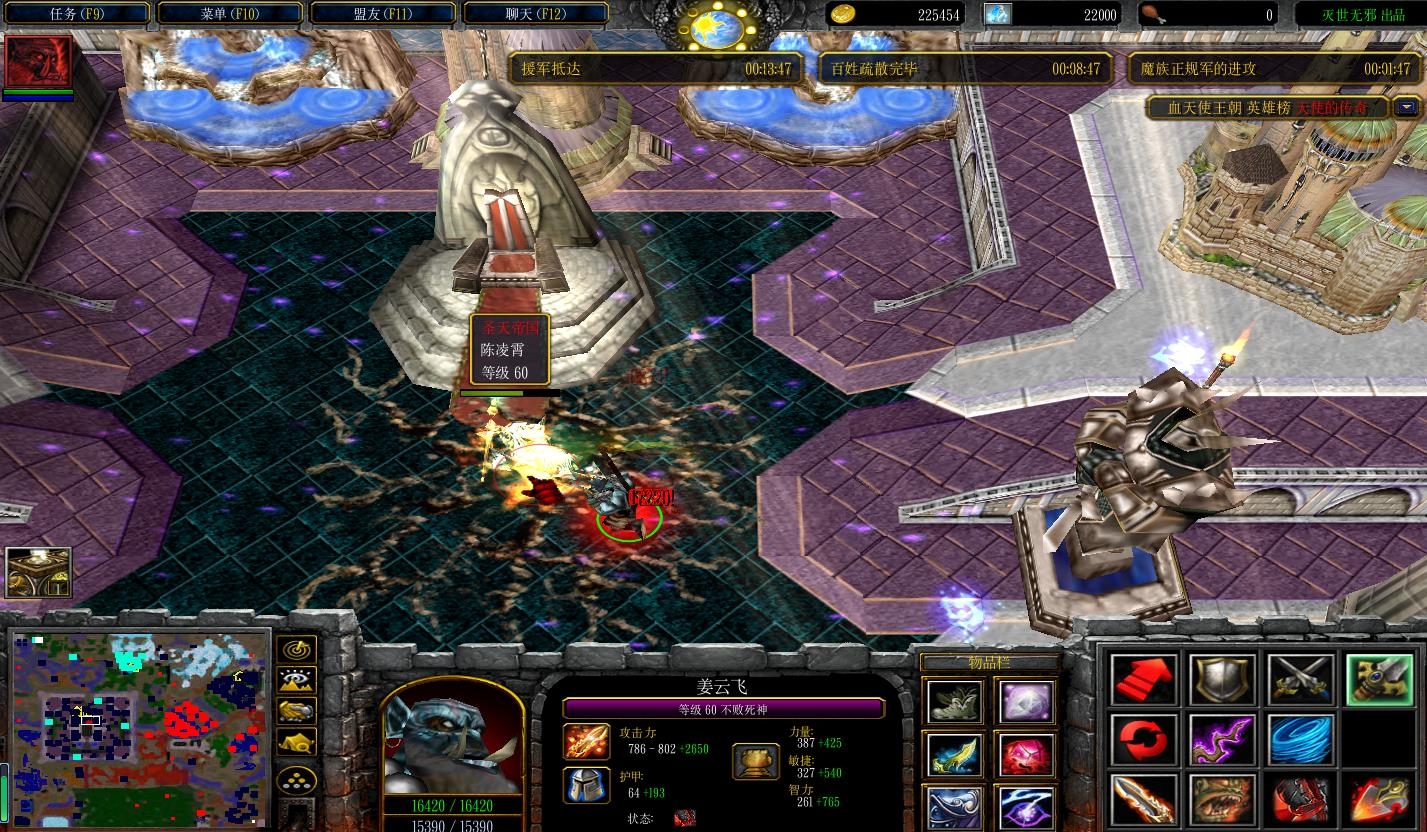Toggle minimap terrain display (eye icon)

pos(297,681)
